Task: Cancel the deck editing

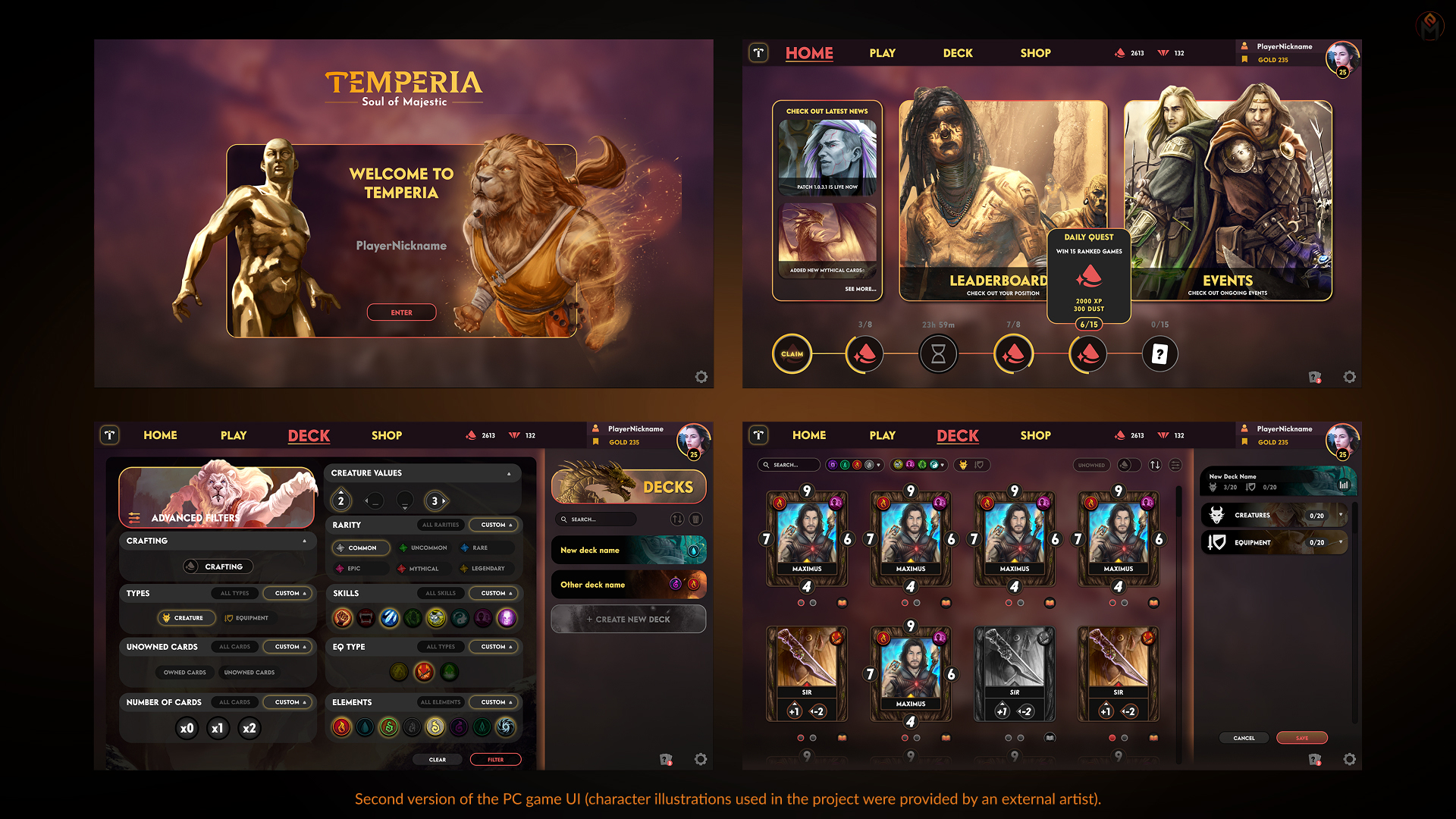Action: point(1244,738)
